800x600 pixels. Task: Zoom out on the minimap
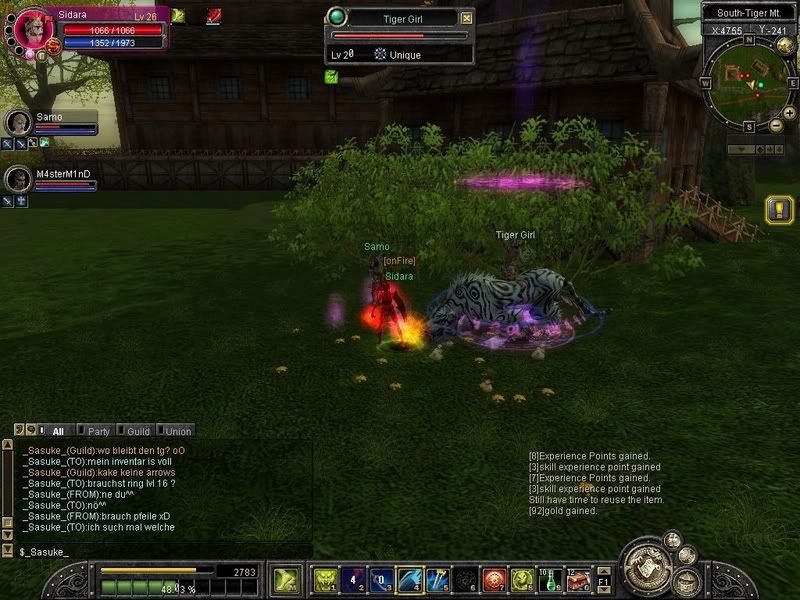pyautogui.click(x=777, y=125)
